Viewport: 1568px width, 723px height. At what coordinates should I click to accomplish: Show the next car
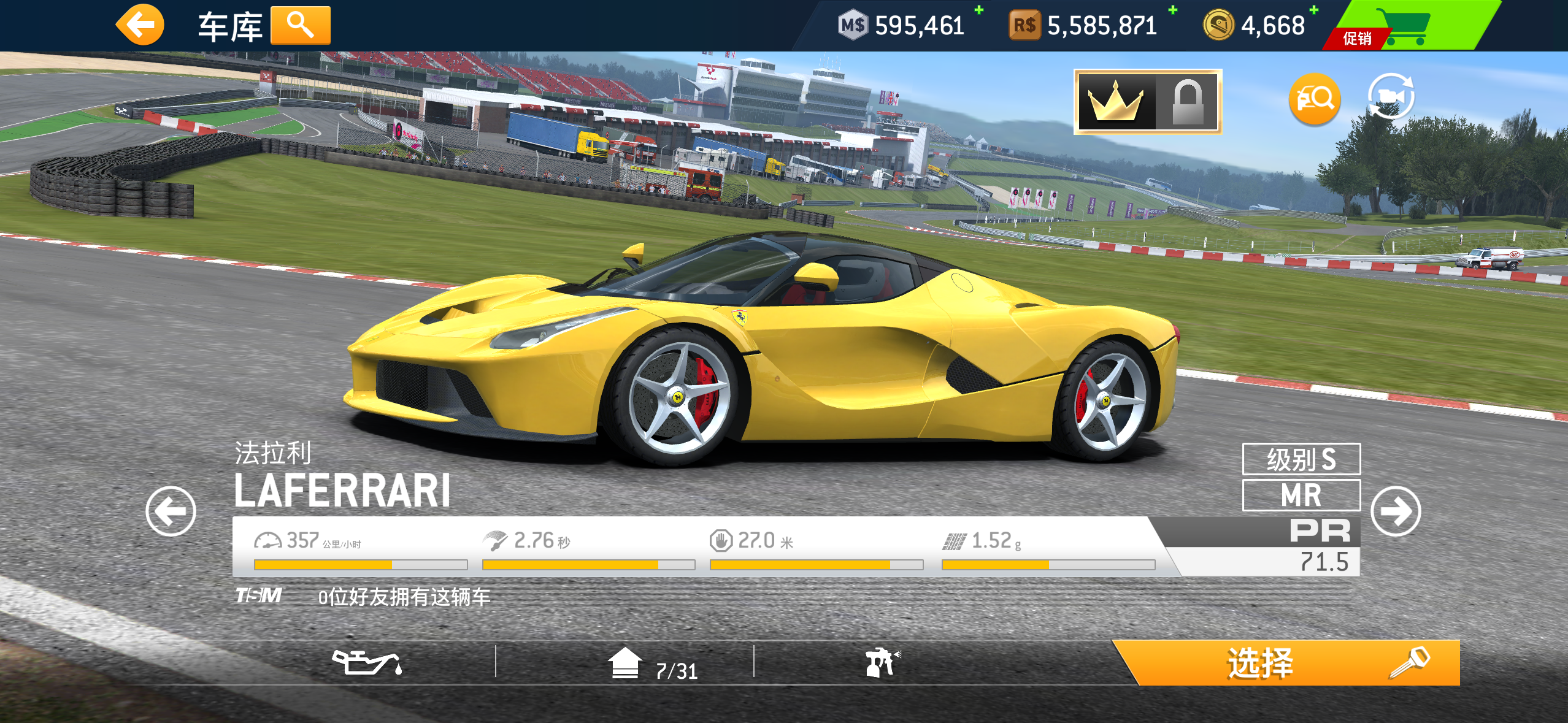(1396, 511)
